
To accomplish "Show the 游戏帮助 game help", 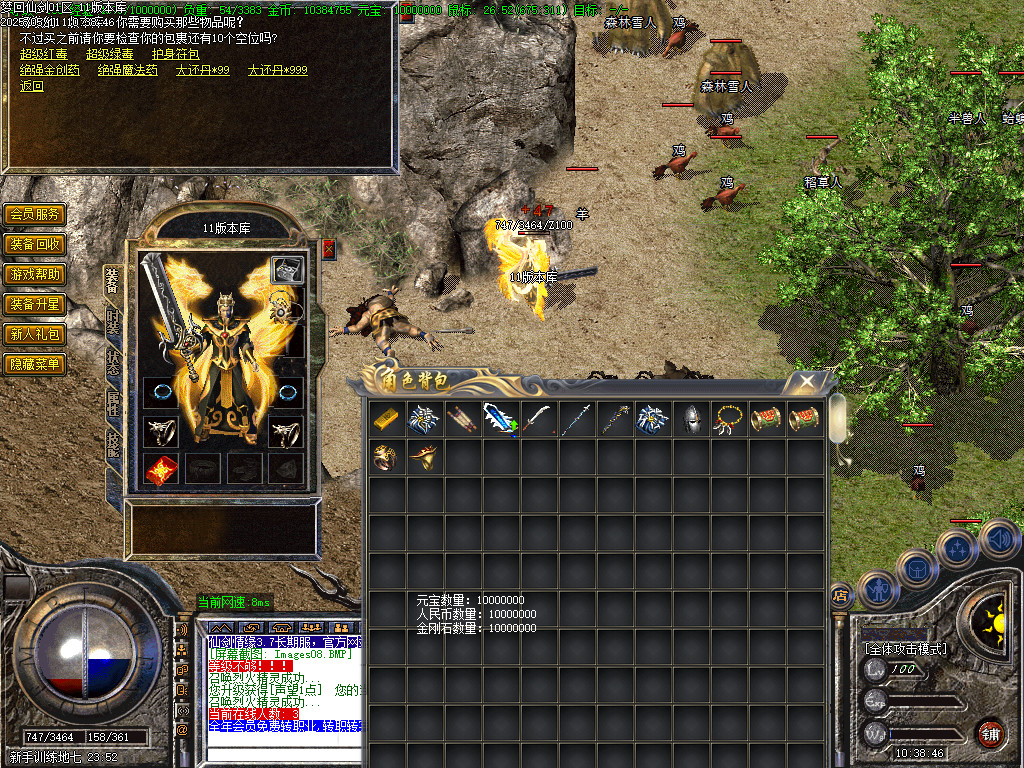I will (35, 274).
